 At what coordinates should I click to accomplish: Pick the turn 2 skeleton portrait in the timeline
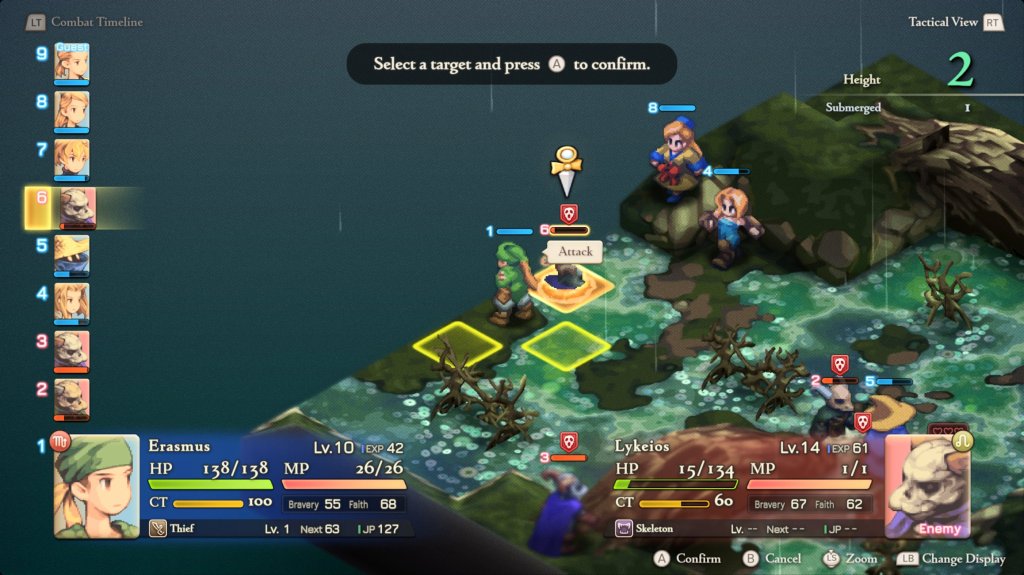pos(72,399)
